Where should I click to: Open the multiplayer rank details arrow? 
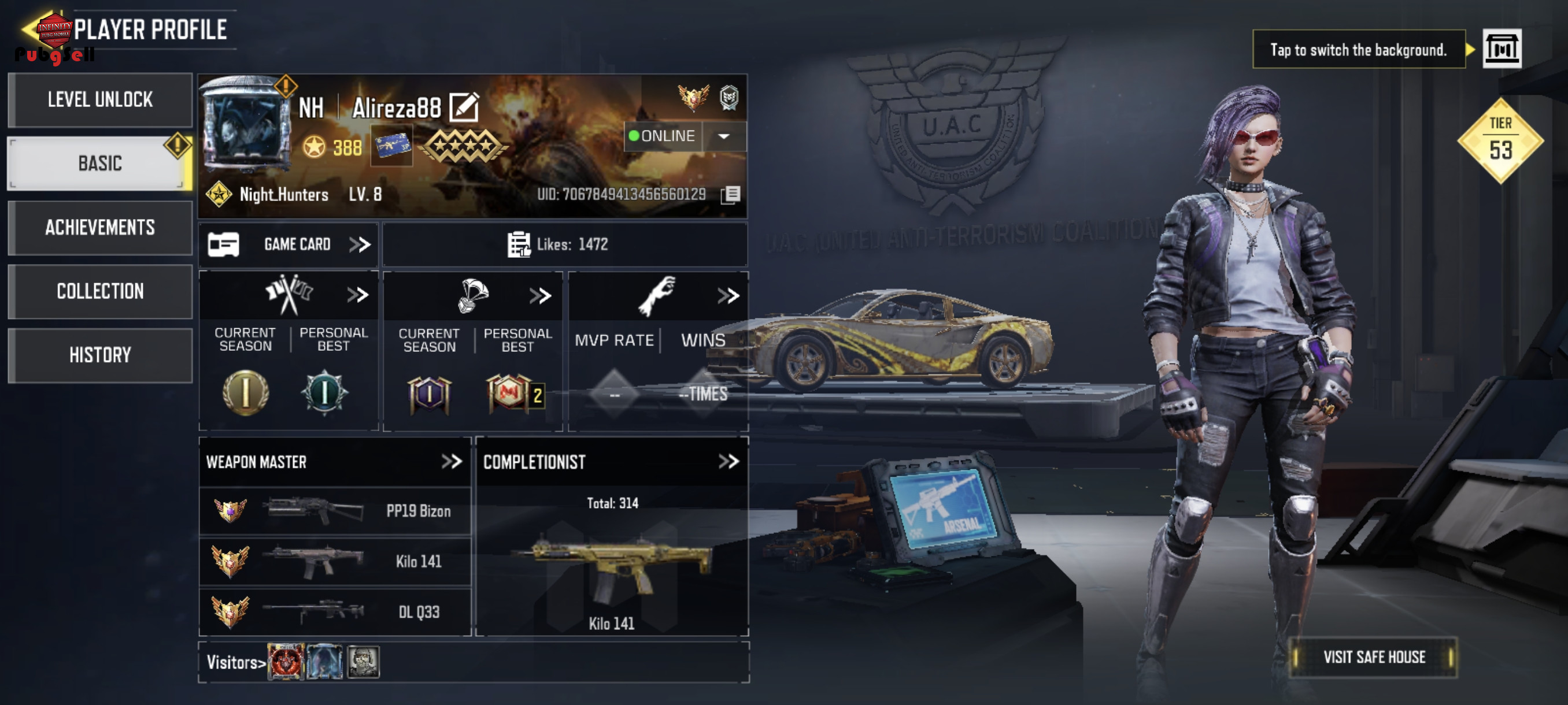click(x=358, y=295)
